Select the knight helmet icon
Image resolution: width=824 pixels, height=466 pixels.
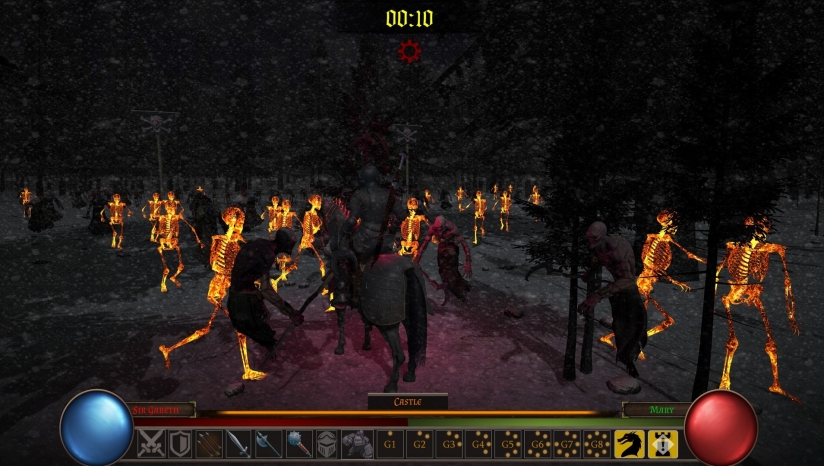(328, 443)
